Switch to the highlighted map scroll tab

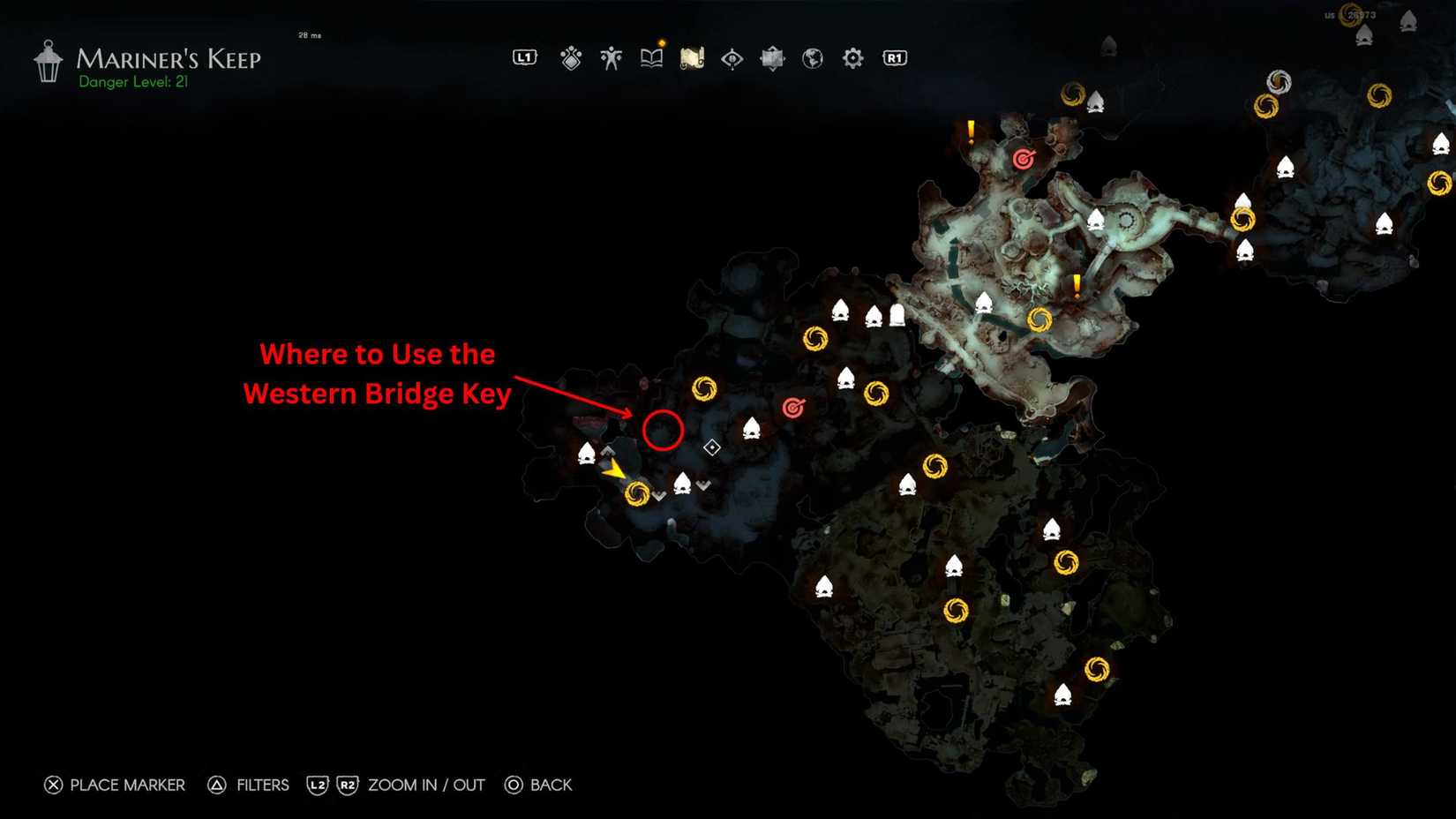[x=691, y=57]
